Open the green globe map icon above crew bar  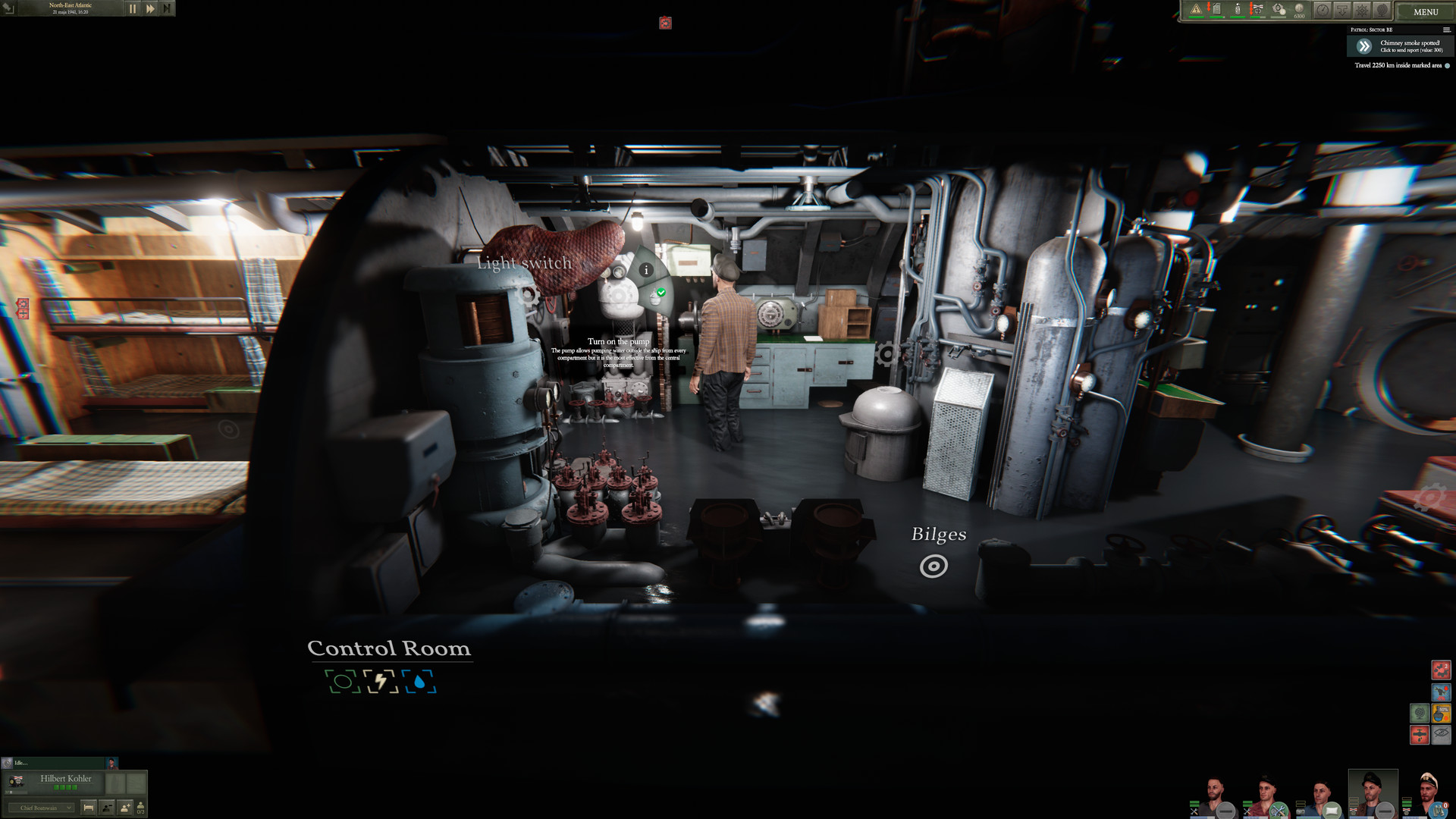[x=1420, y=713]
